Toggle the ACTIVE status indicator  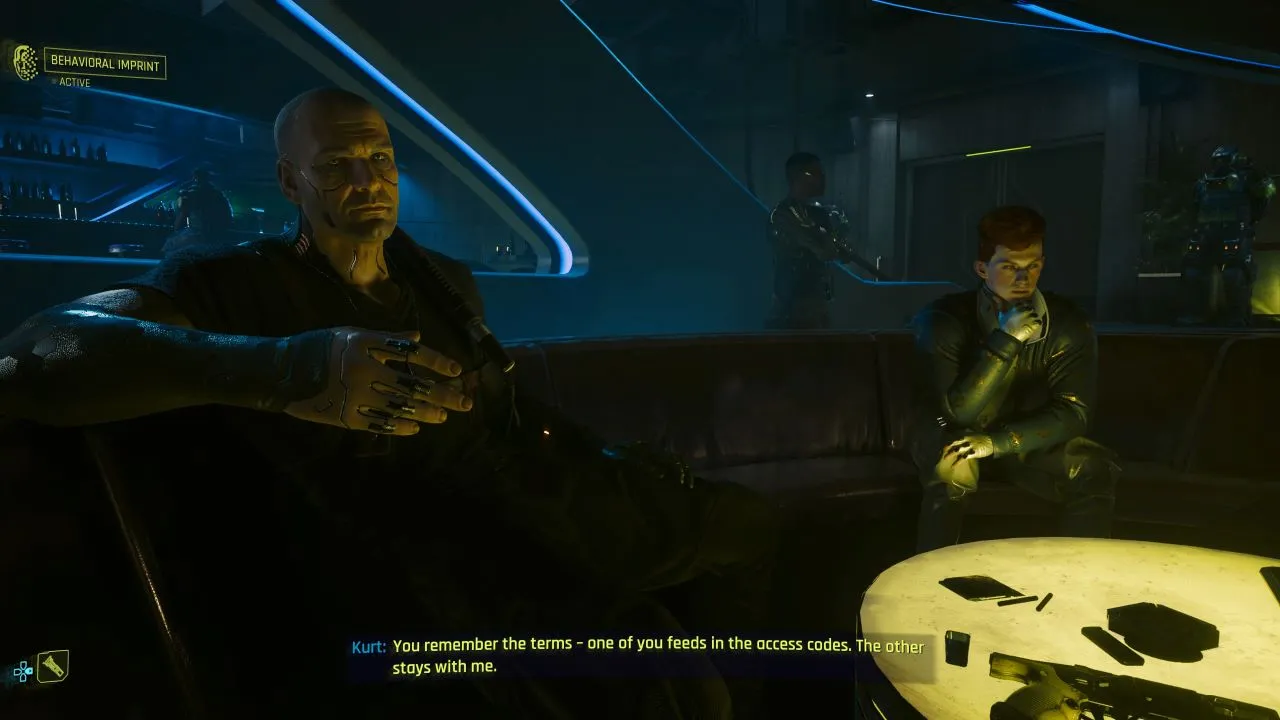click(x=75, y=82)
